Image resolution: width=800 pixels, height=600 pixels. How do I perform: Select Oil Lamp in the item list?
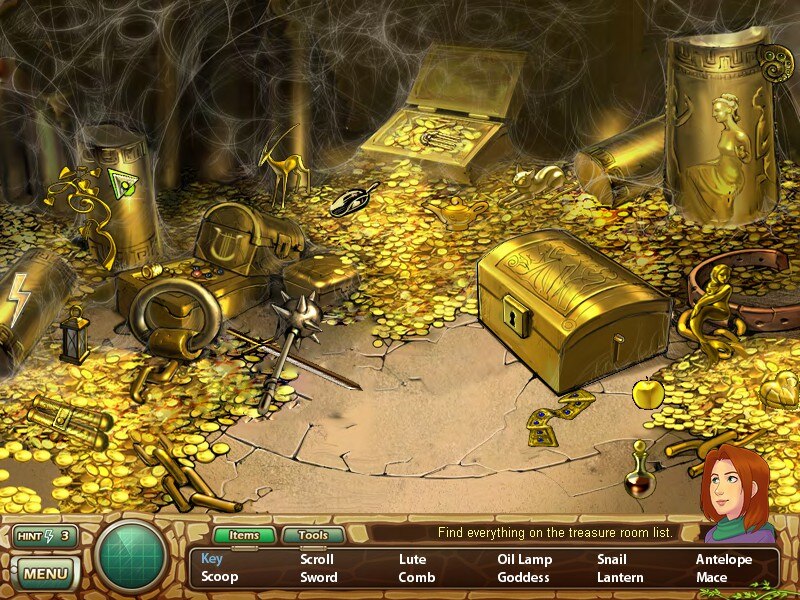525,559
